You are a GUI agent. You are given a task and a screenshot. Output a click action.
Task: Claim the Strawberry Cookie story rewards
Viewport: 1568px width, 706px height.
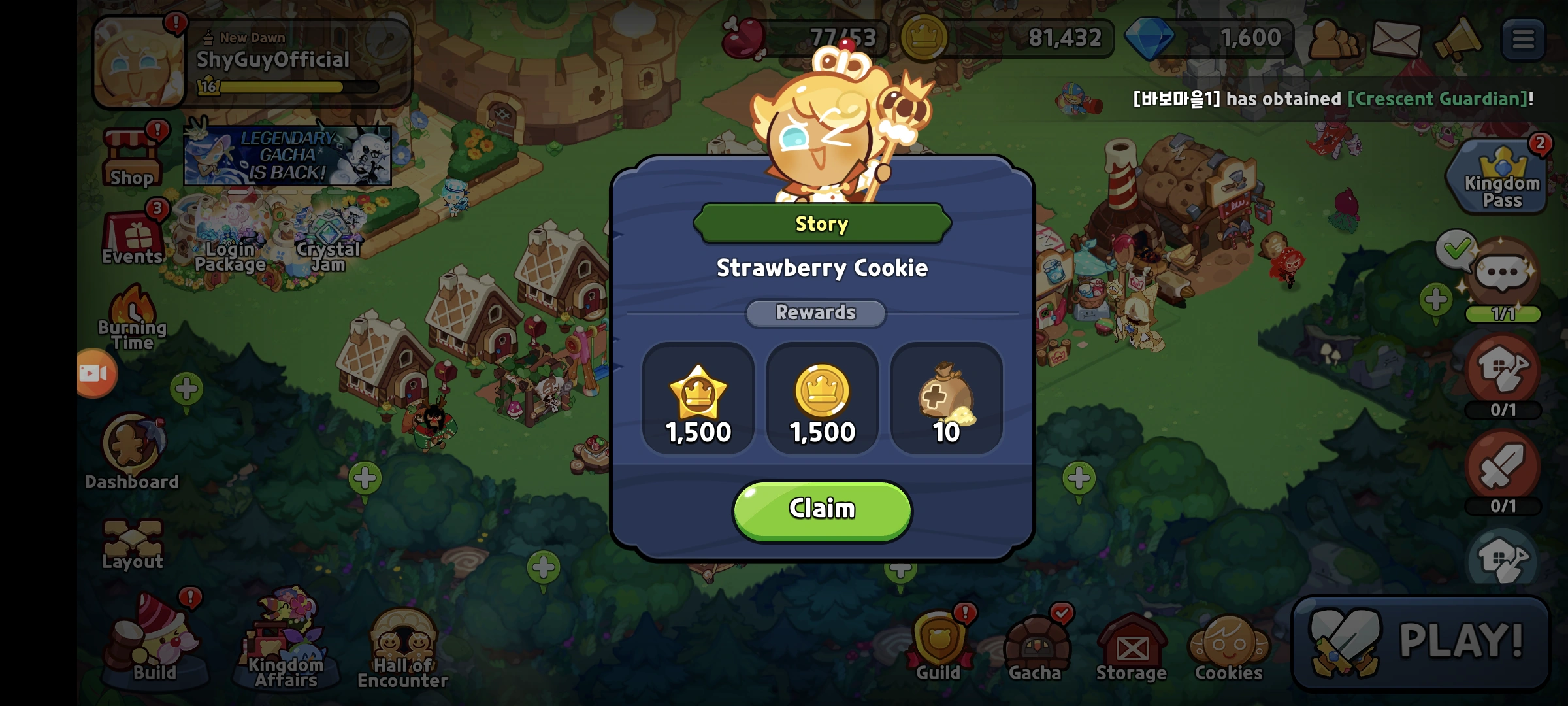(821, 509)
